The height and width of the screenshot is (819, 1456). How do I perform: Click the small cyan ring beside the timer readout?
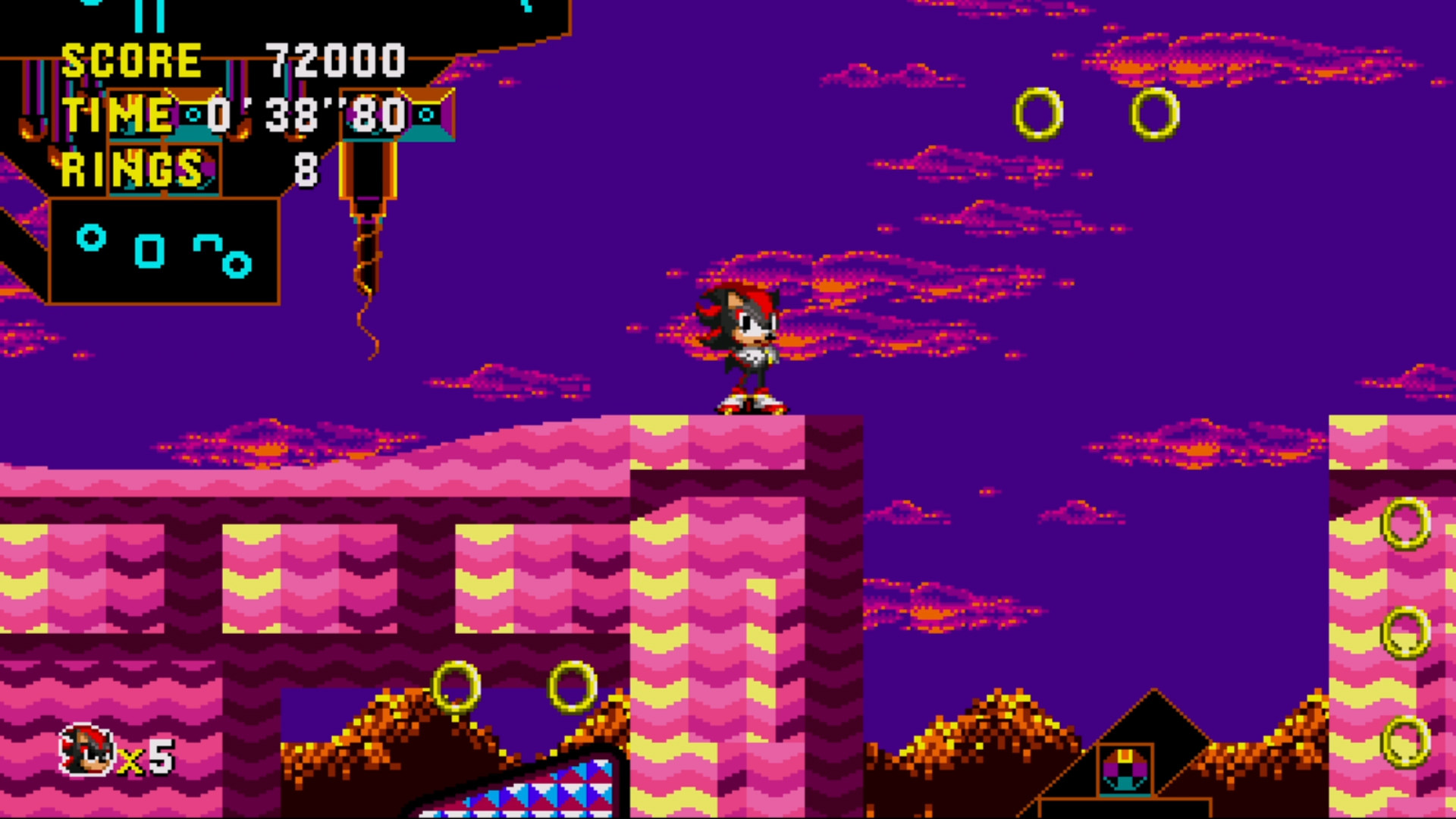[192, 115]
